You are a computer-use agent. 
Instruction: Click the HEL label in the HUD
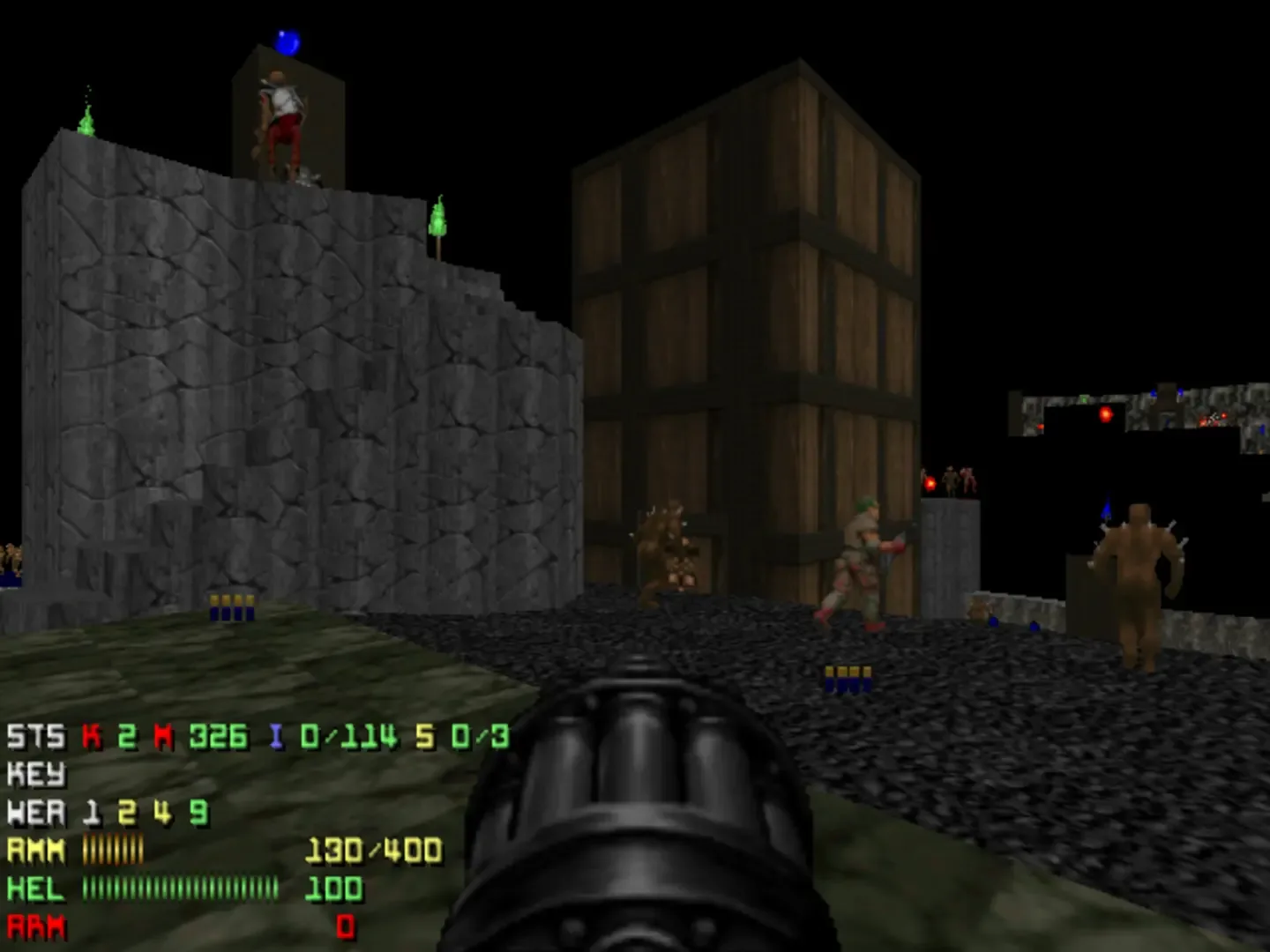[35, 890]
